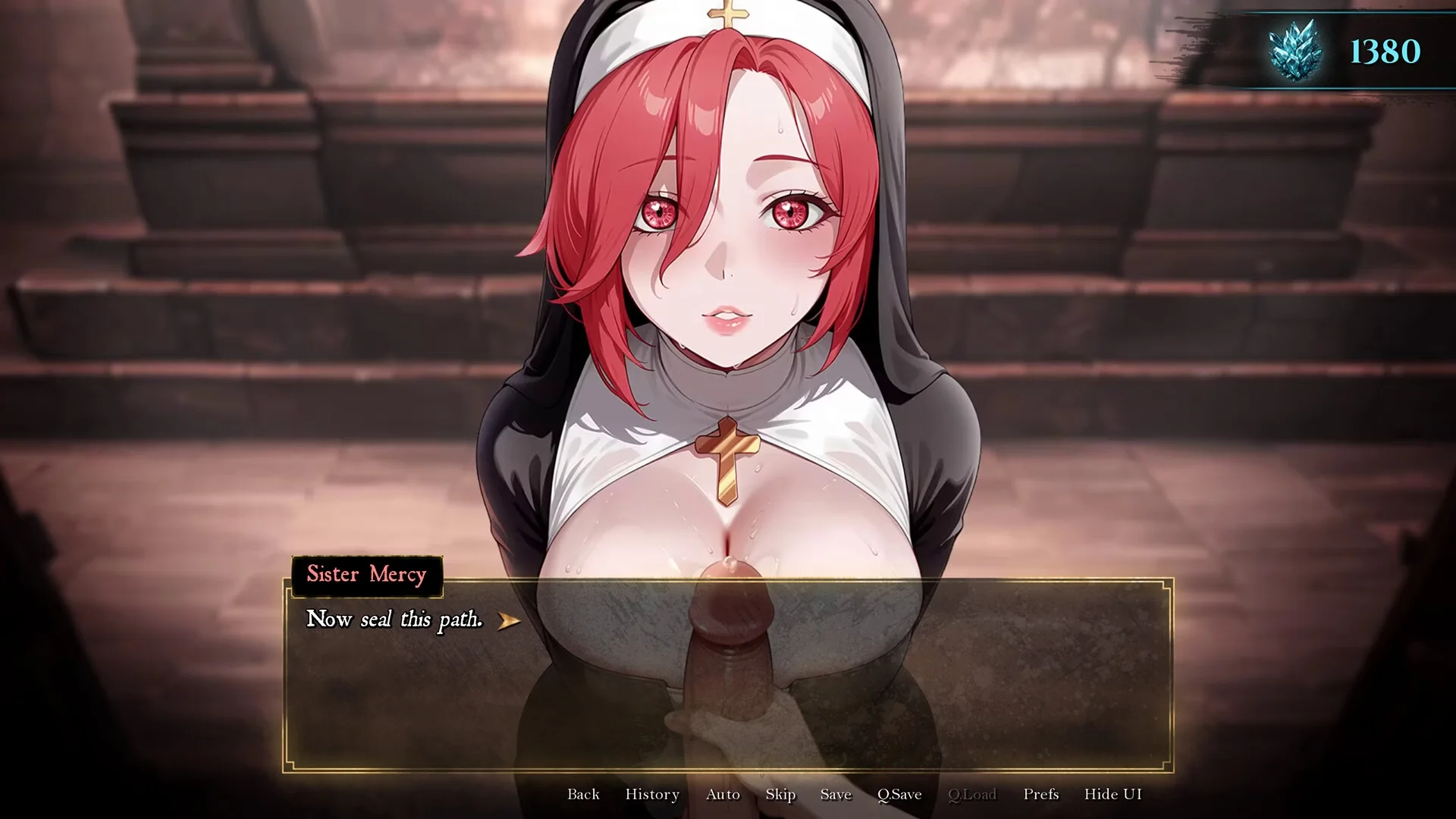Hide the interface with Hide UI
This screenshot has height=819, width=1456.
click(1112, 794)
